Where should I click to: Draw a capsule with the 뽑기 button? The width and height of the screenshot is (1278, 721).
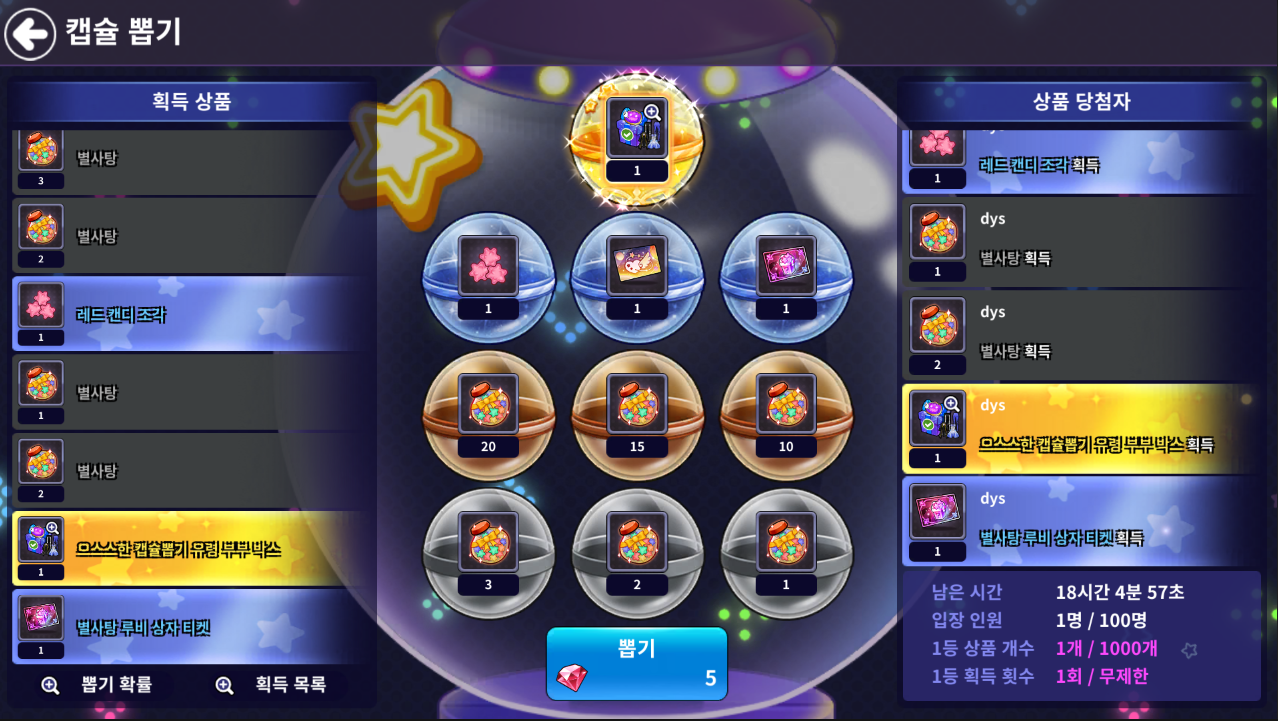(x=637, y=663)
